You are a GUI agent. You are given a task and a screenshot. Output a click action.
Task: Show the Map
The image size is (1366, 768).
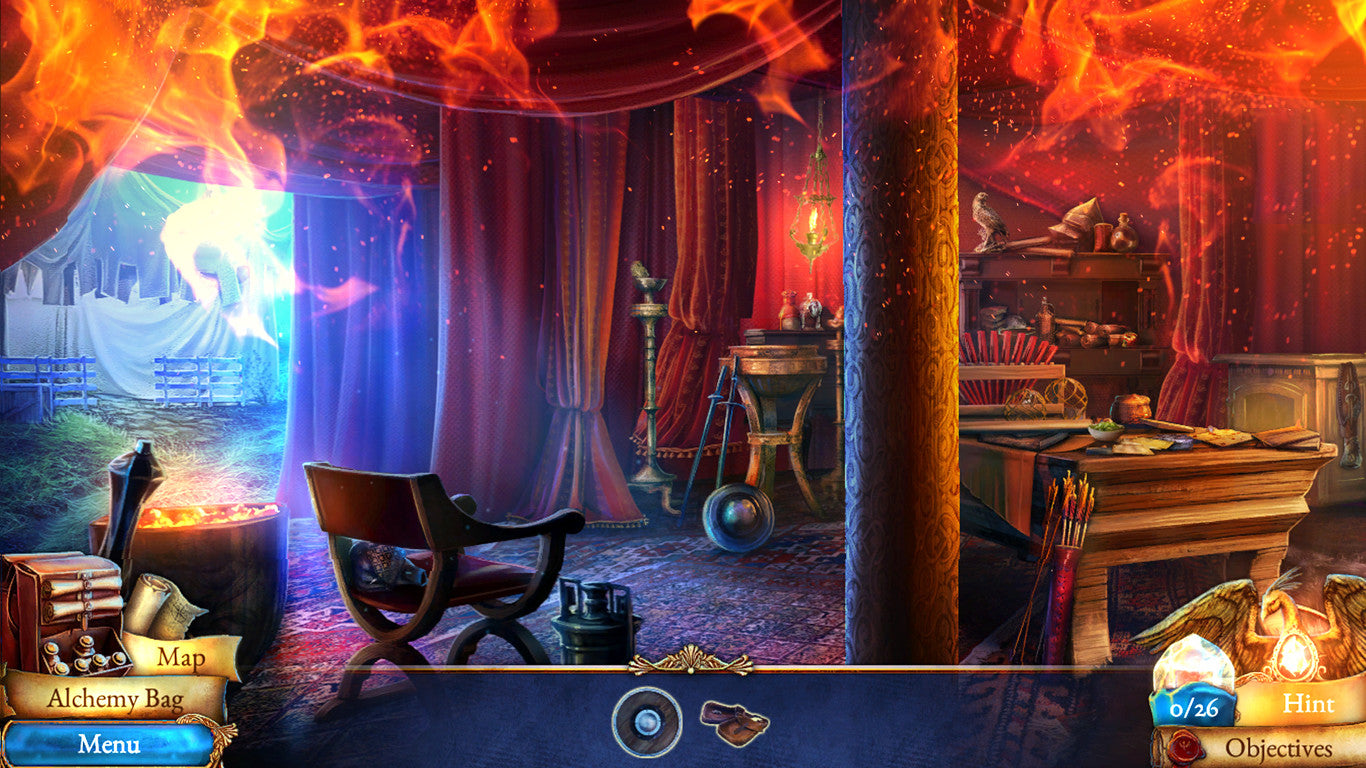tap(181, 658)
